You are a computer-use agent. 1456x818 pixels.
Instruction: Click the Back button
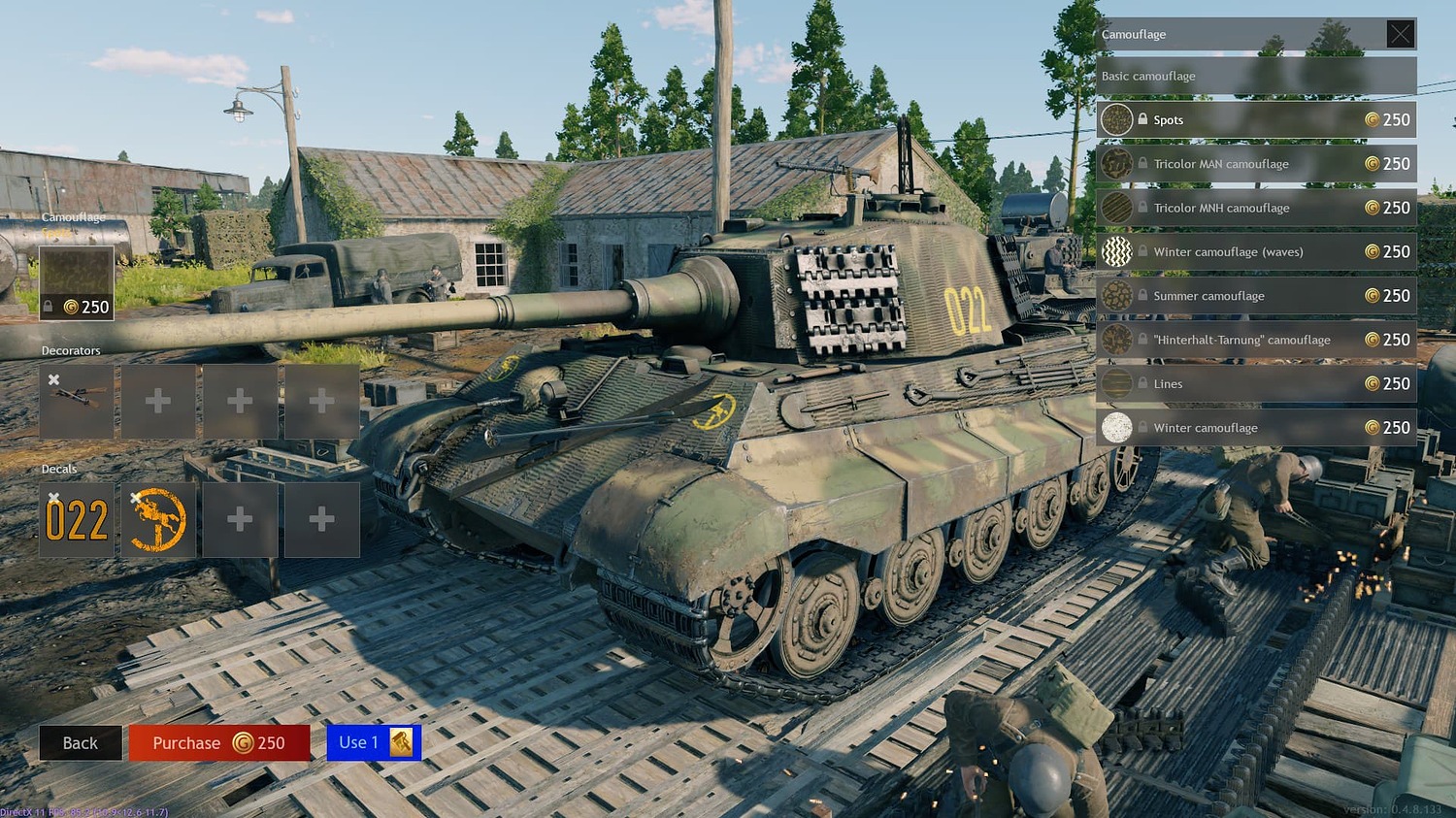(x=81, y=742)
